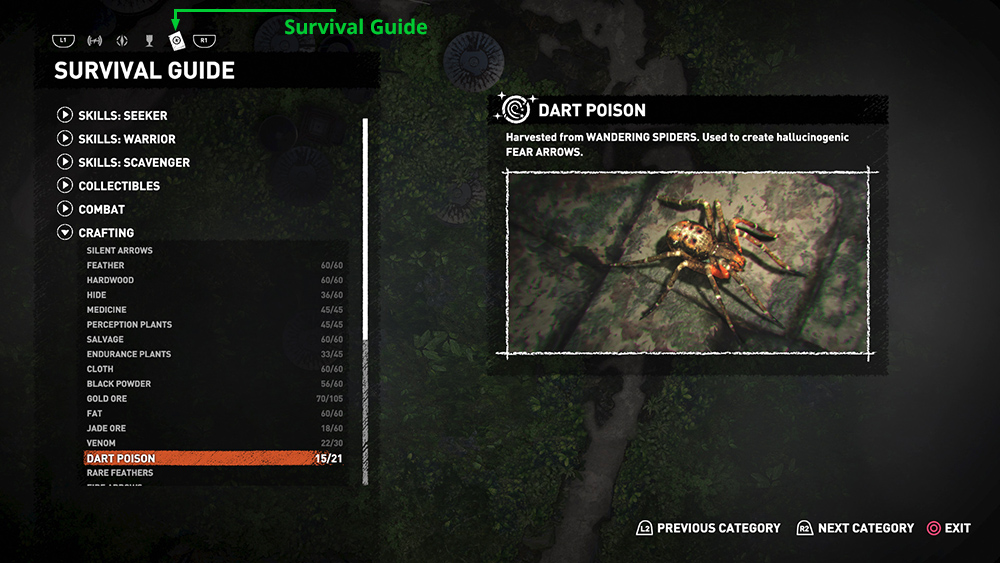The height and width of the screenshot is (563, 1000).
Task: Switch to the signal waves tab icon
Action: pyautogui.click(x=95, y=41)
